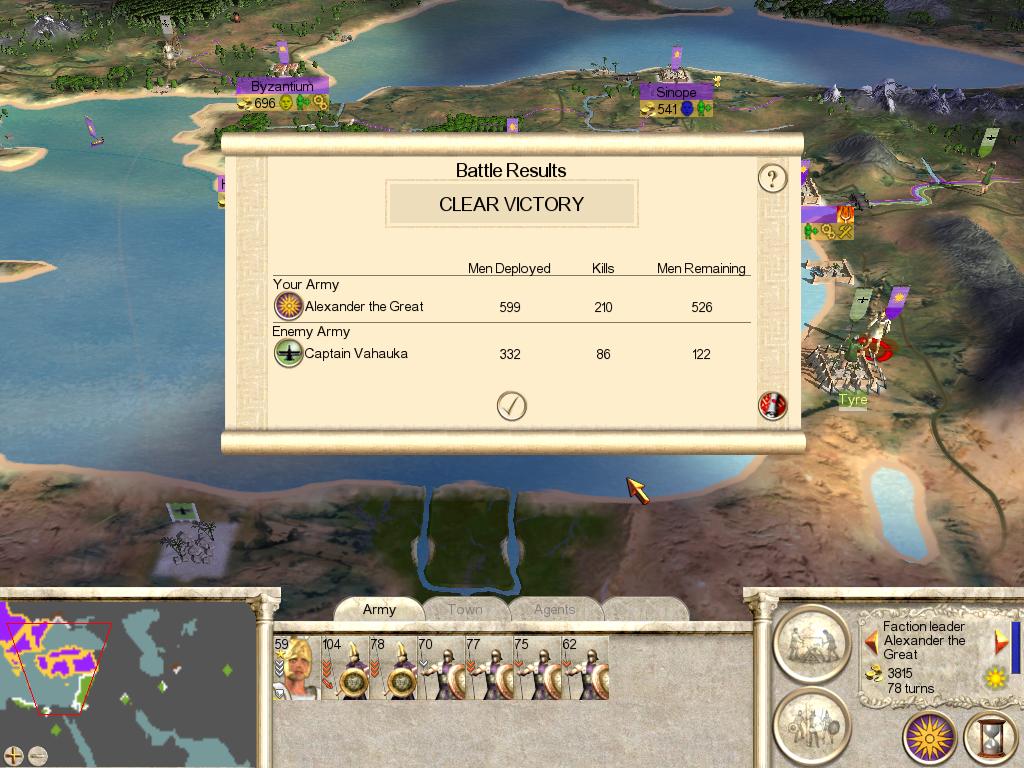Pick the unit card showing 62 men
Viewport: 1024px width, 768px height.
tap(584, 667)
